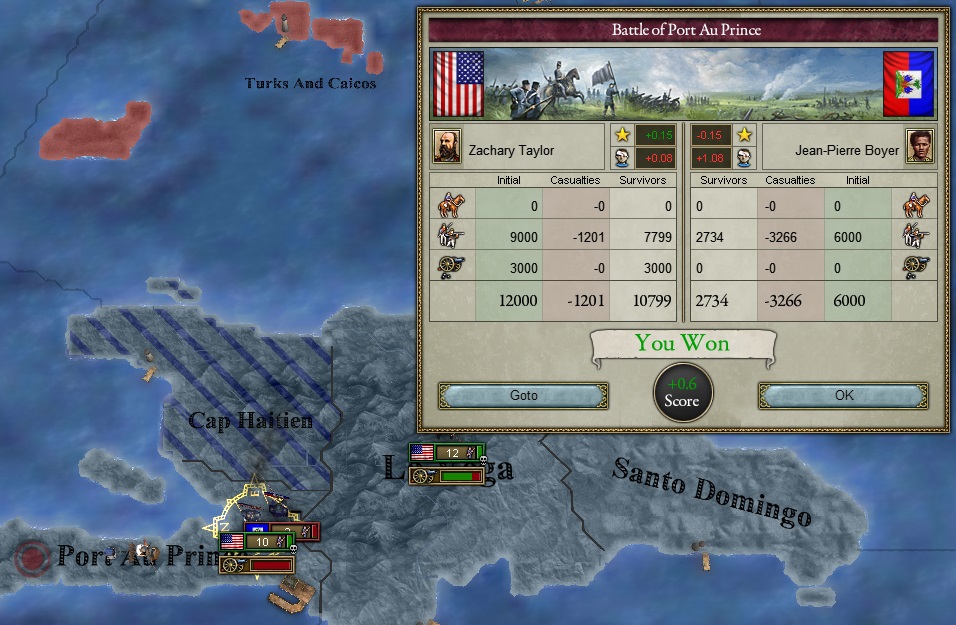Dismiss the battle report with OK
The width and height of the screenshot is (956, 625).
(x=843, y=395)
